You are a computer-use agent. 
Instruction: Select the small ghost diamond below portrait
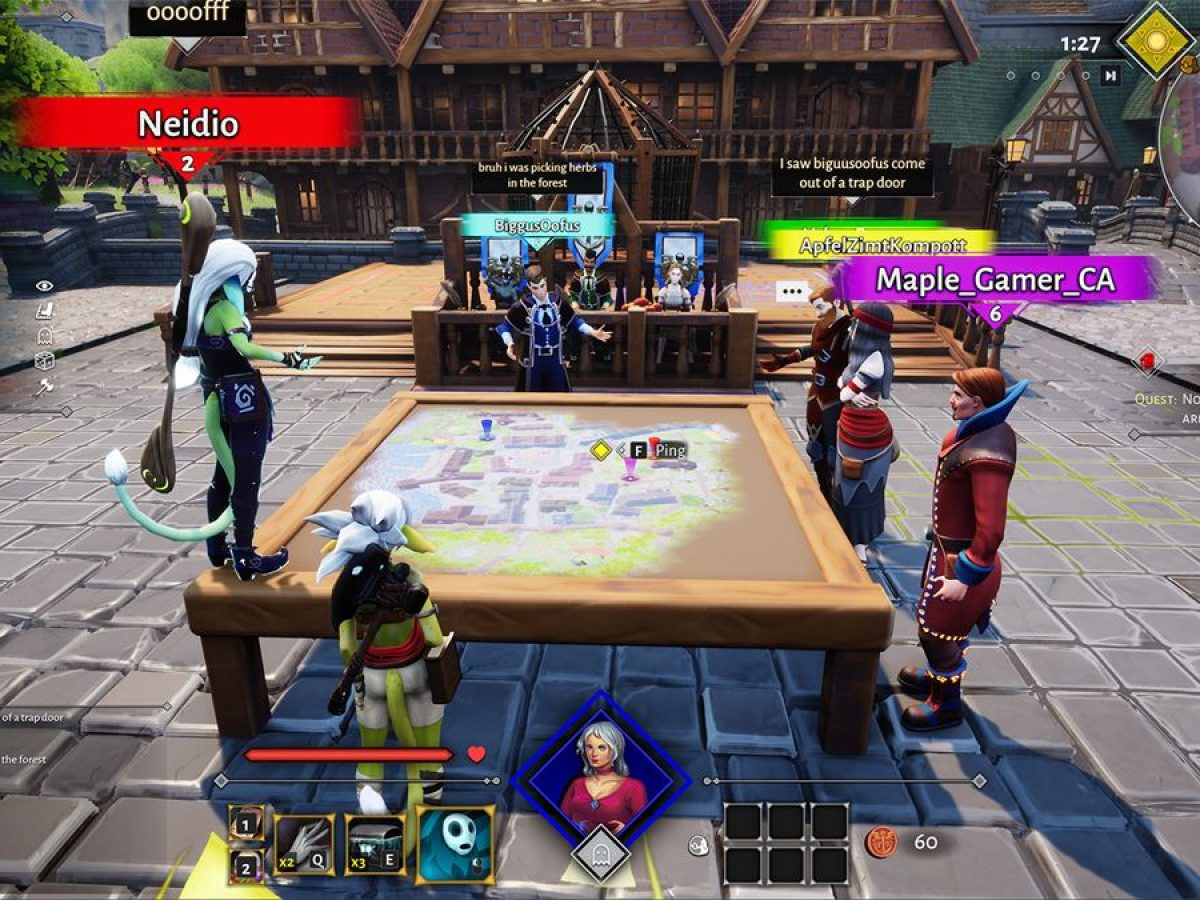point(601,853)
